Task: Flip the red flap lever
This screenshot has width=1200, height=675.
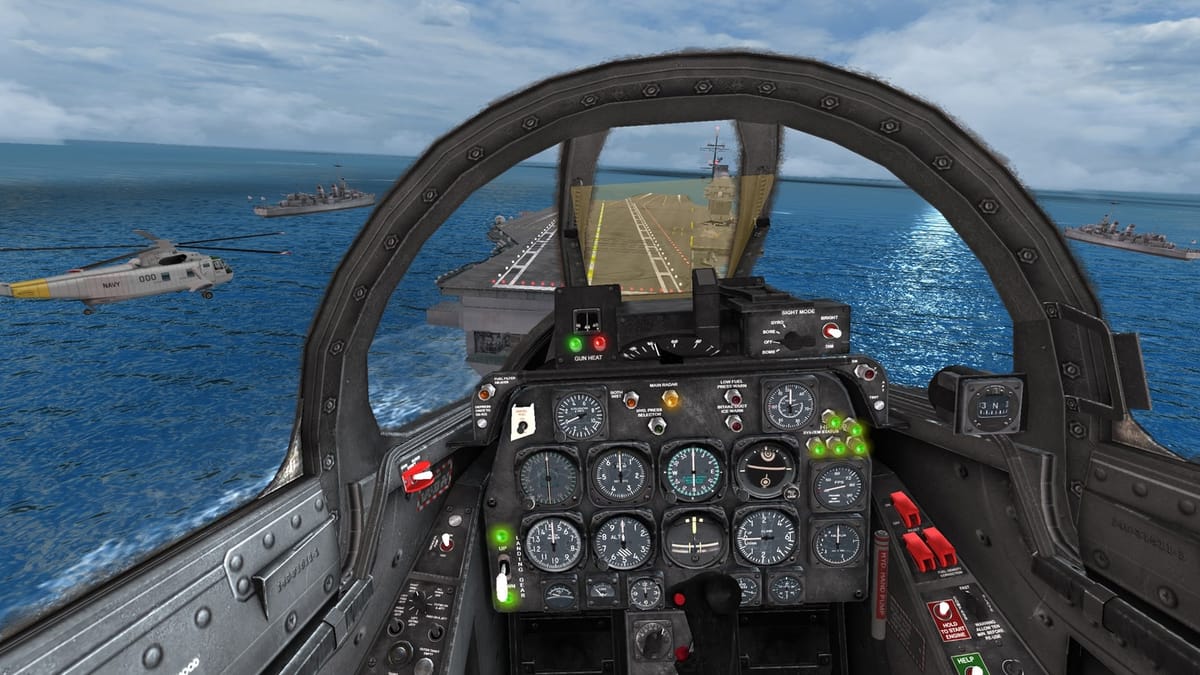Action: point(418,477)
